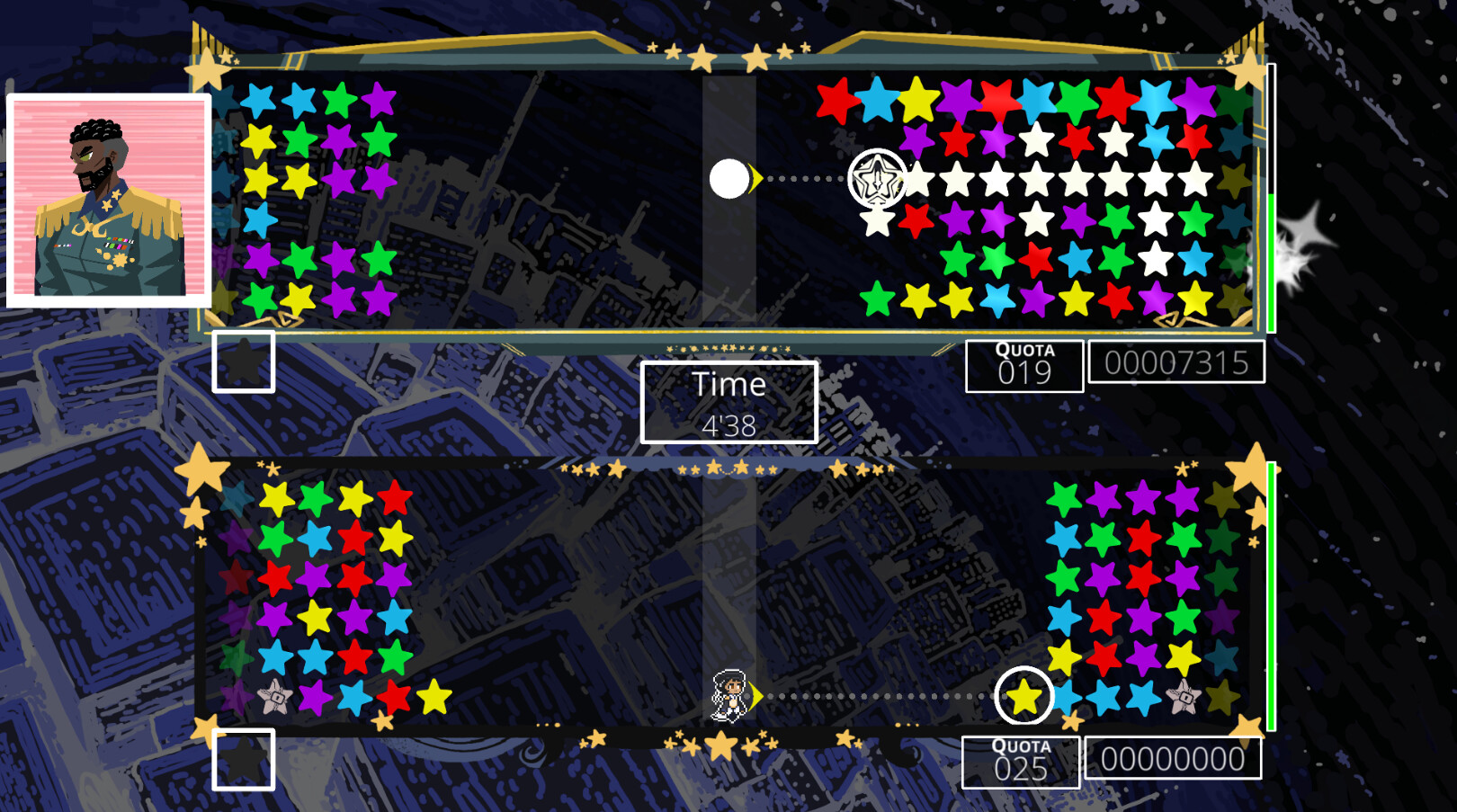Click the star-buckle emblem on the lower board's right side
The height and width of the screenshot is (812, 1457).
coord(1185,699)
